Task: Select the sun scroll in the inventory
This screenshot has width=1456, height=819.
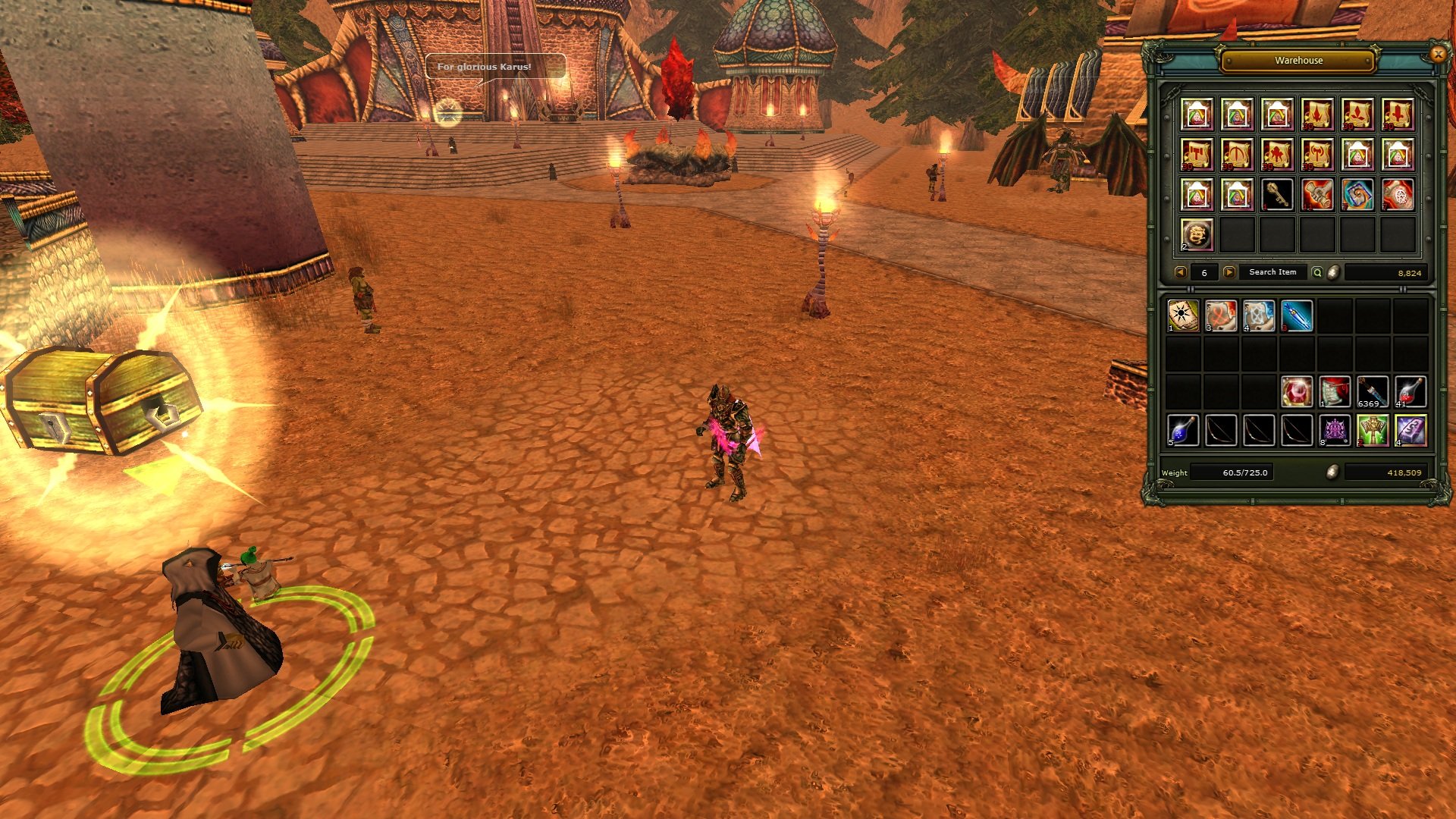Action: (x=1183, y=315)
